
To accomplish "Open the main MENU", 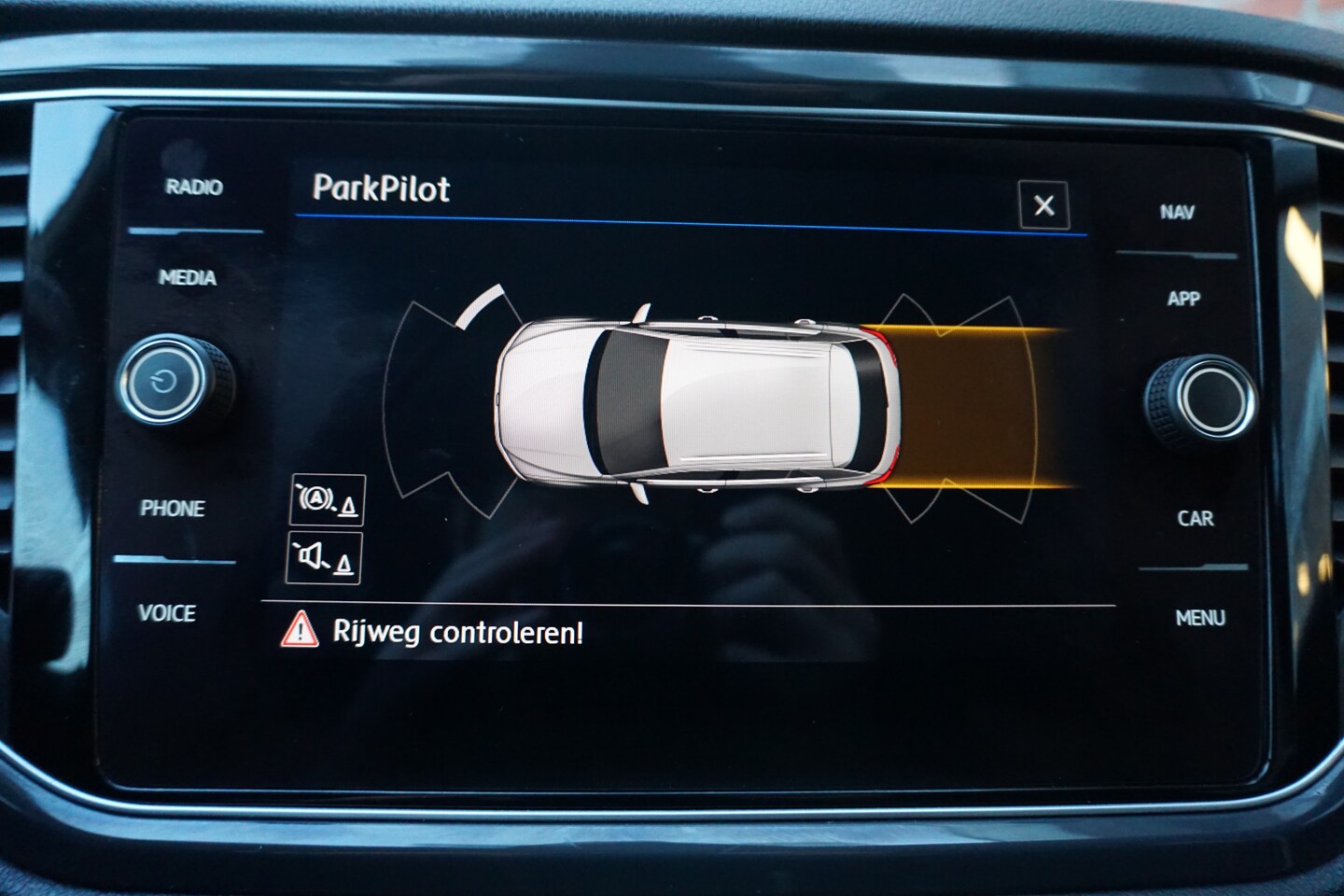I will (1199, 617).
